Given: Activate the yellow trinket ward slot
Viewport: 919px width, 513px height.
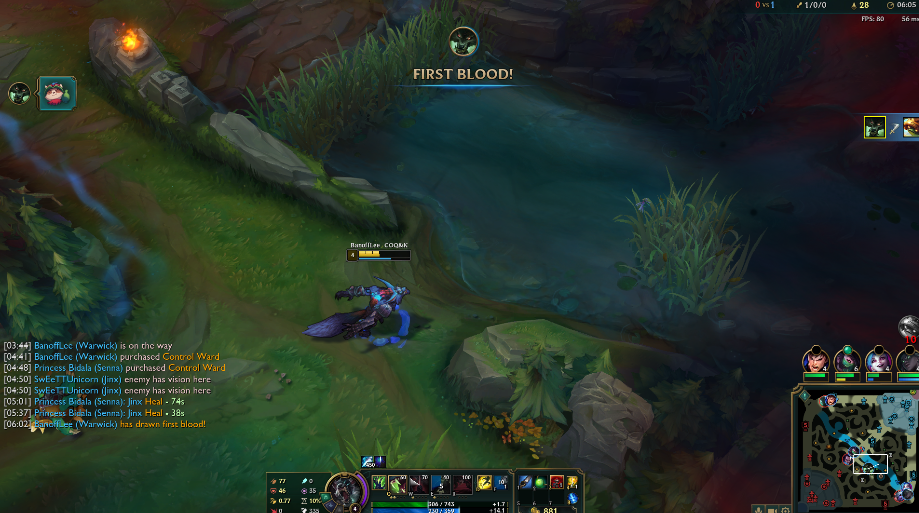Looking at the screenshot, I should coord(573,482).
